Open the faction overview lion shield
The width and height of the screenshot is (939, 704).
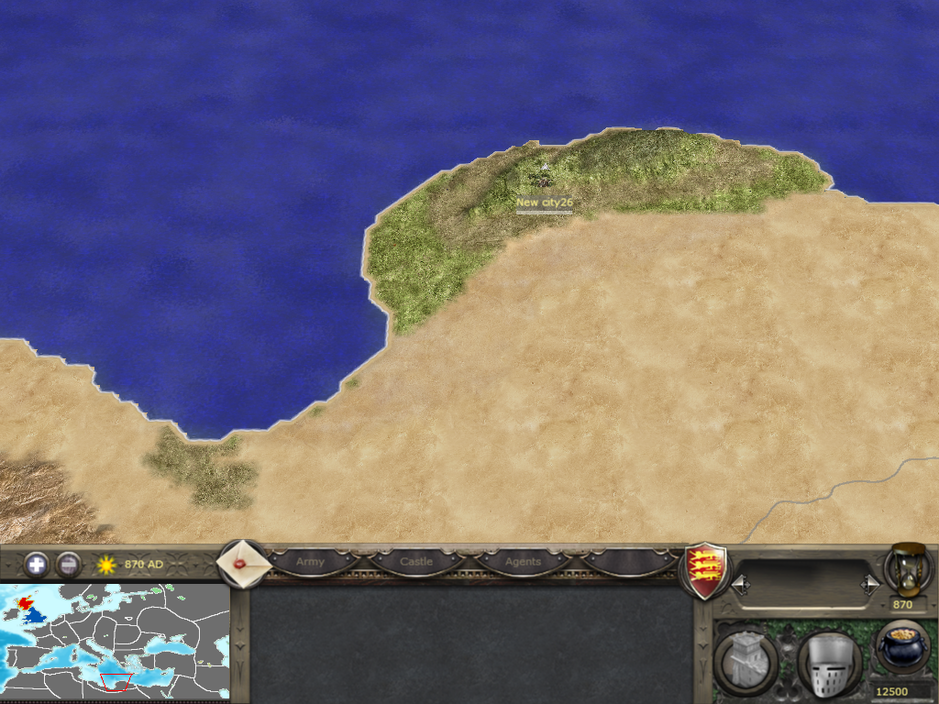click(704, 571)
